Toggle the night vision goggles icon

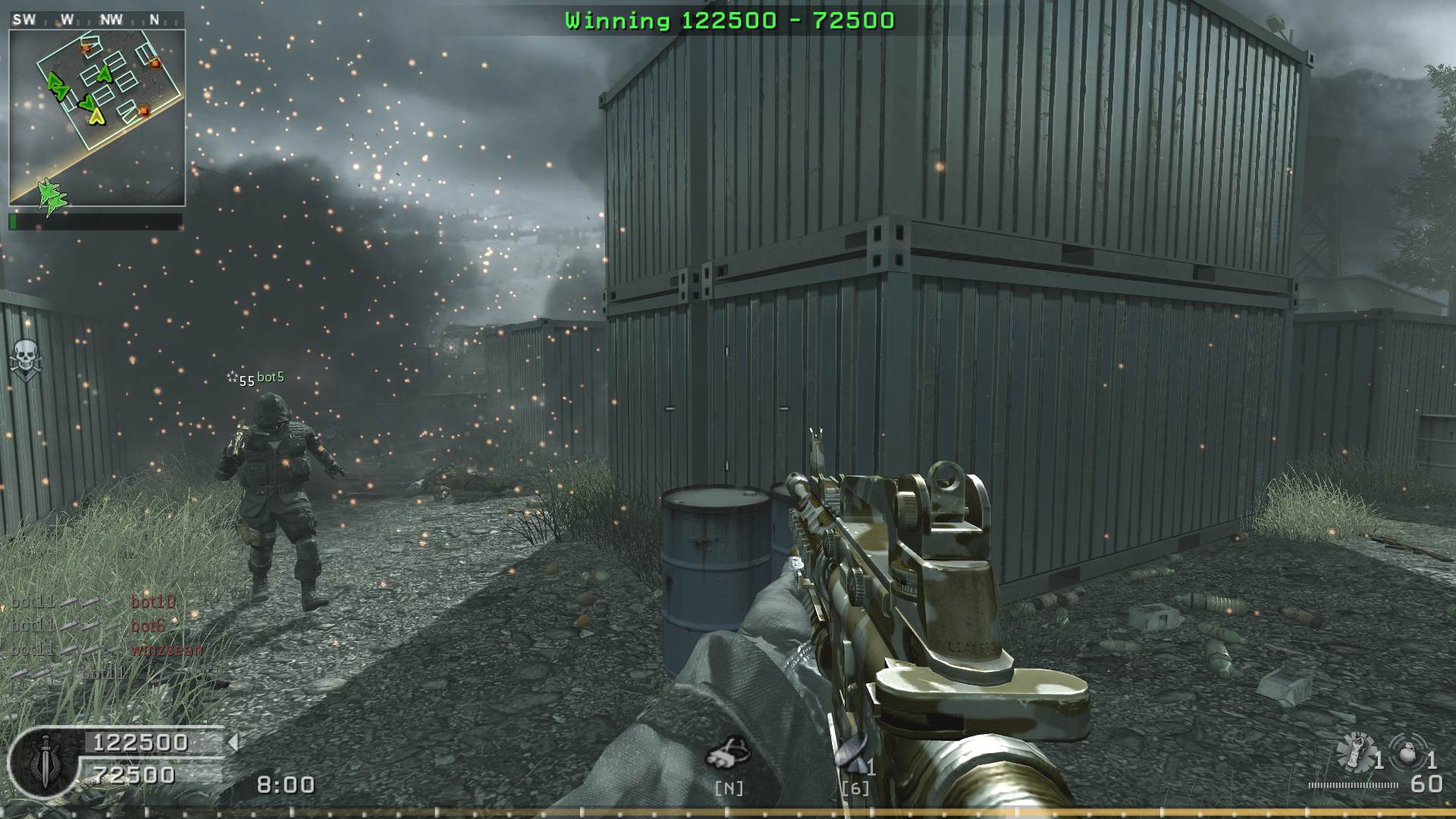point(728,754)
